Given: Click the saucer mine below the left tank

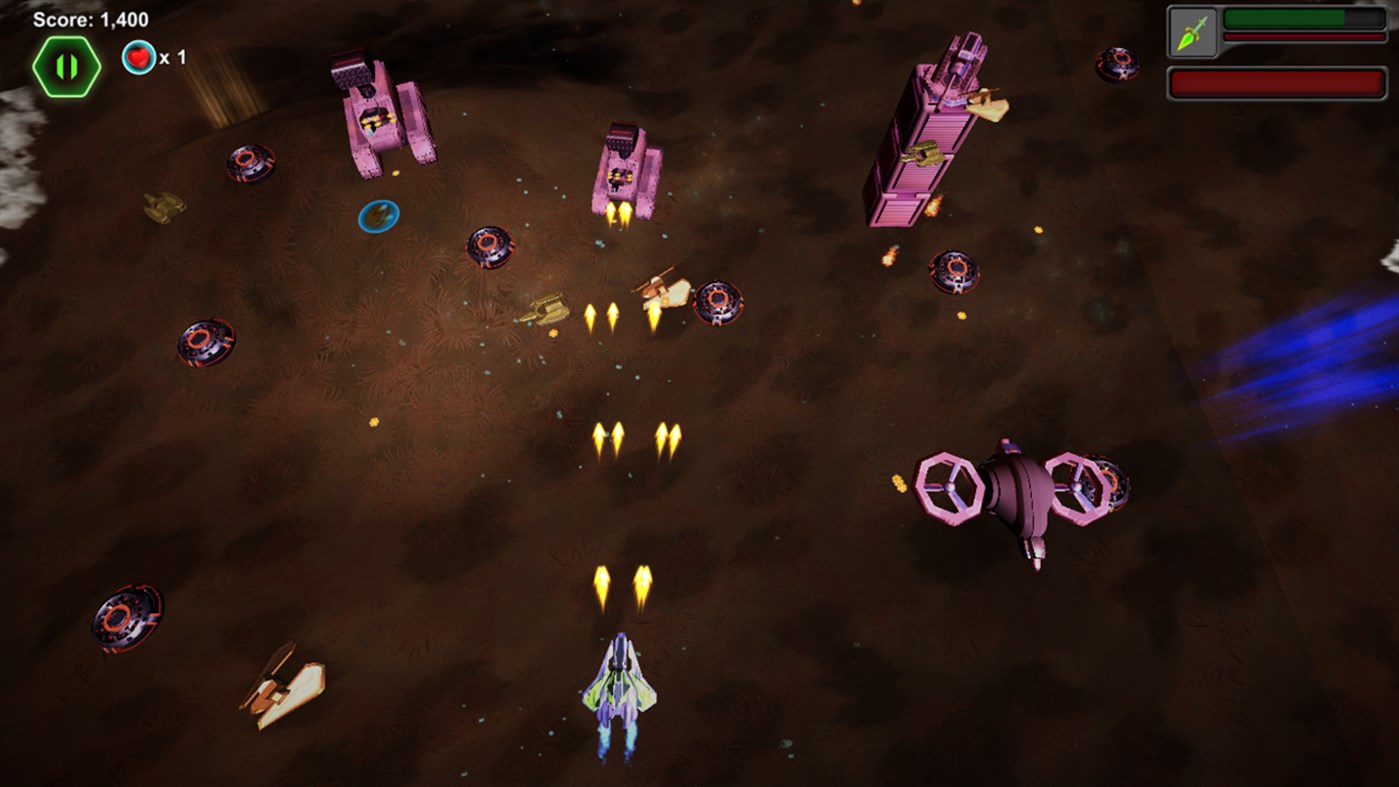Looking at the screenshot, I should click(488, 246).
